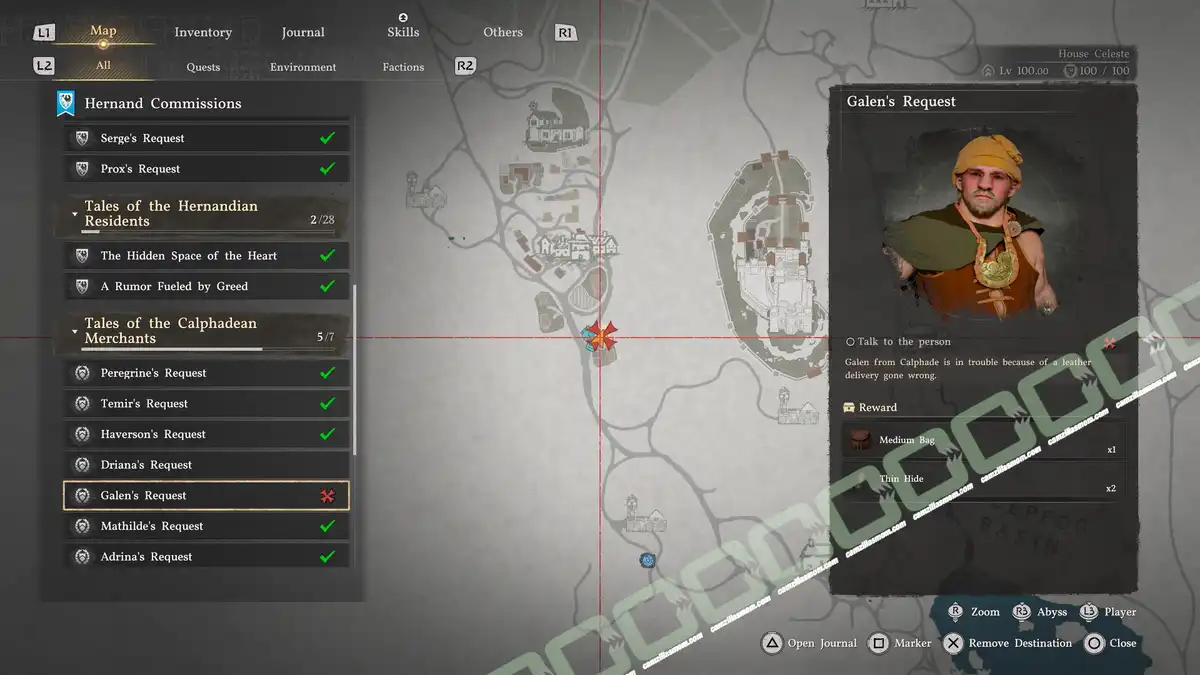This screenshot has width=1200, height=675.
Task: Select Driana's Request quest
Action: (207, 465)
